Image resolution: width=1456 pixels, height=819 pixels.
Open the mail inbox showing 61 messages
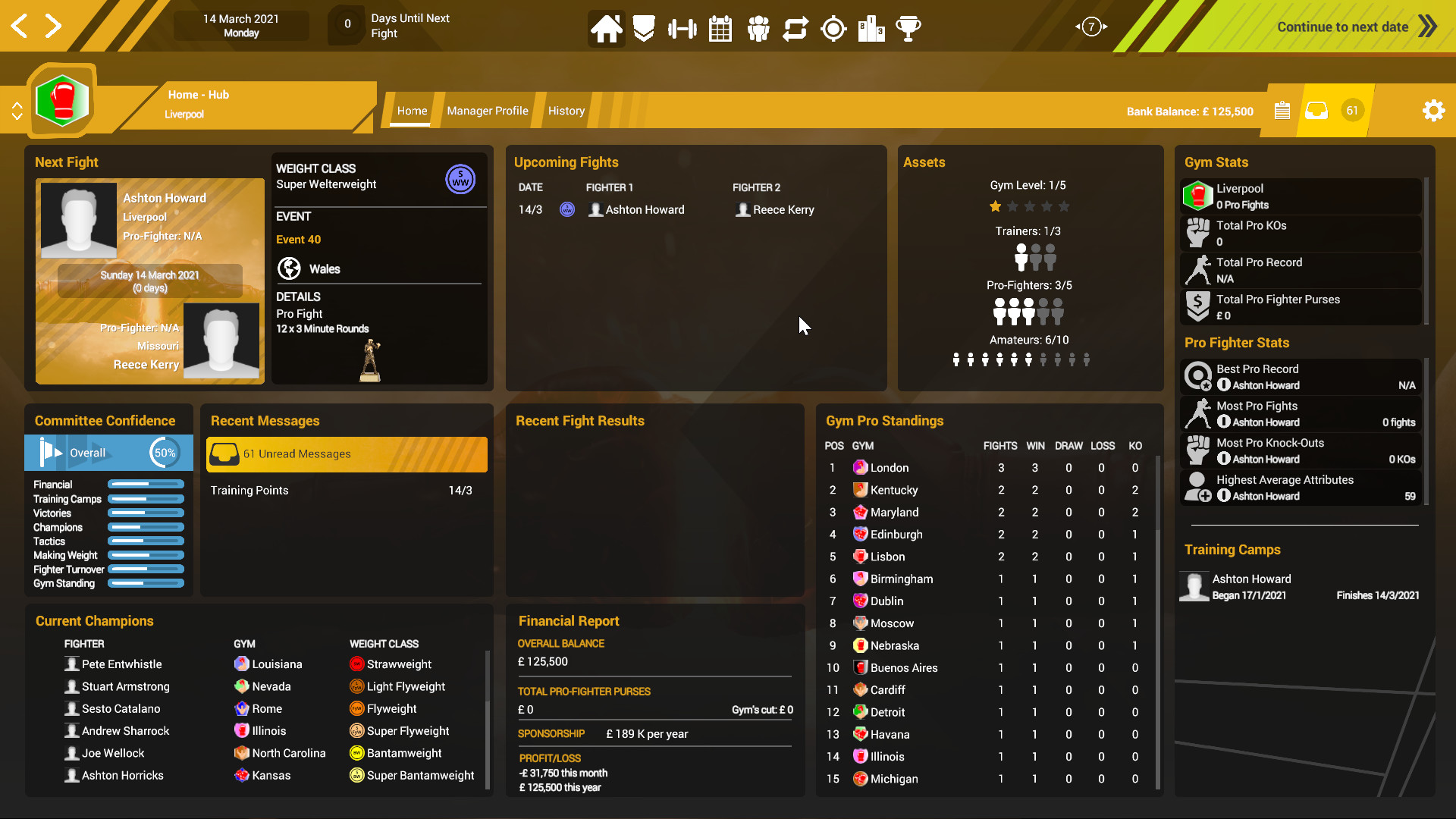pyautogui.click(x=1316, y=110)
